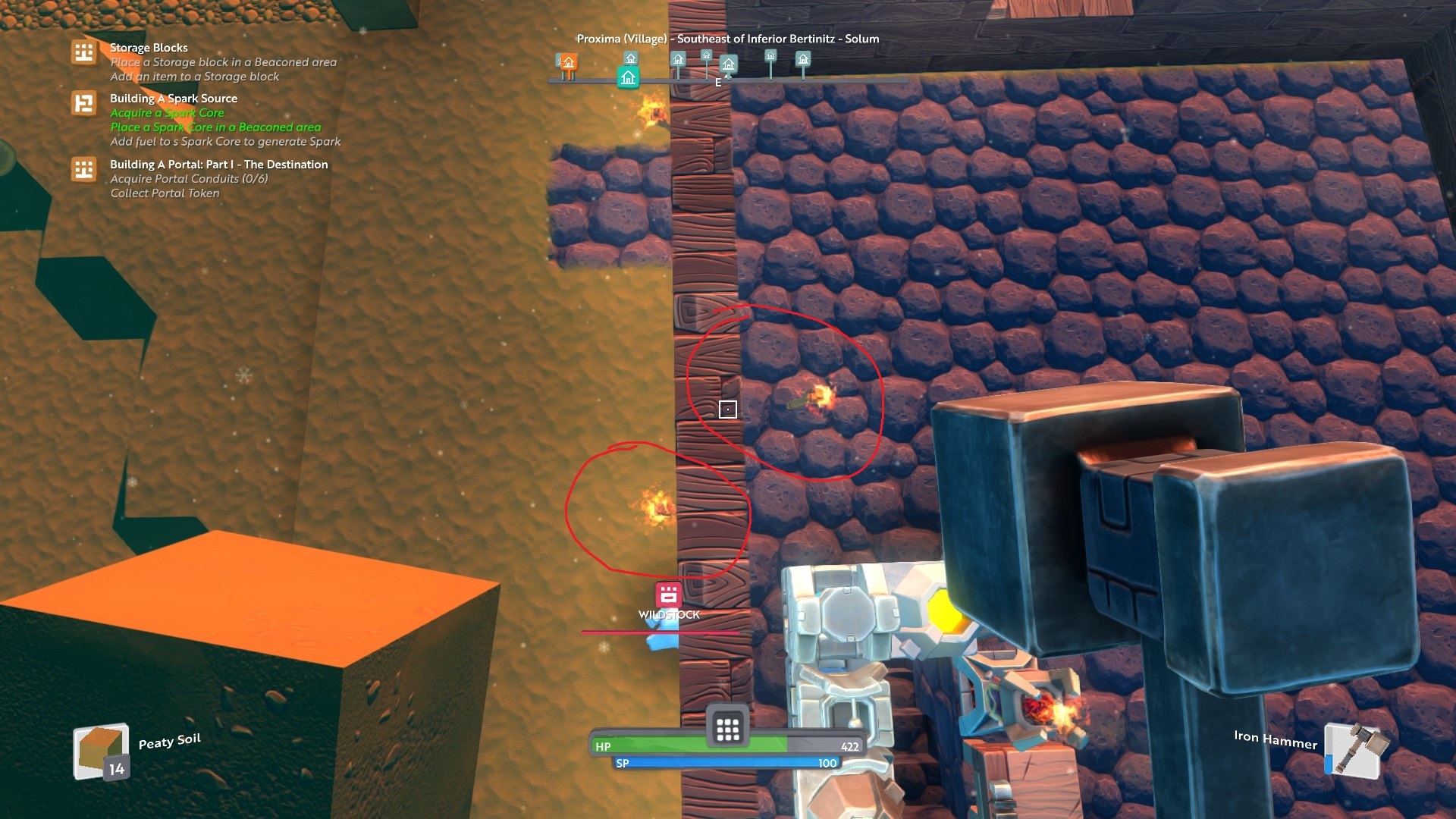Select the Building A Spark Source objective

coord(173,99)
